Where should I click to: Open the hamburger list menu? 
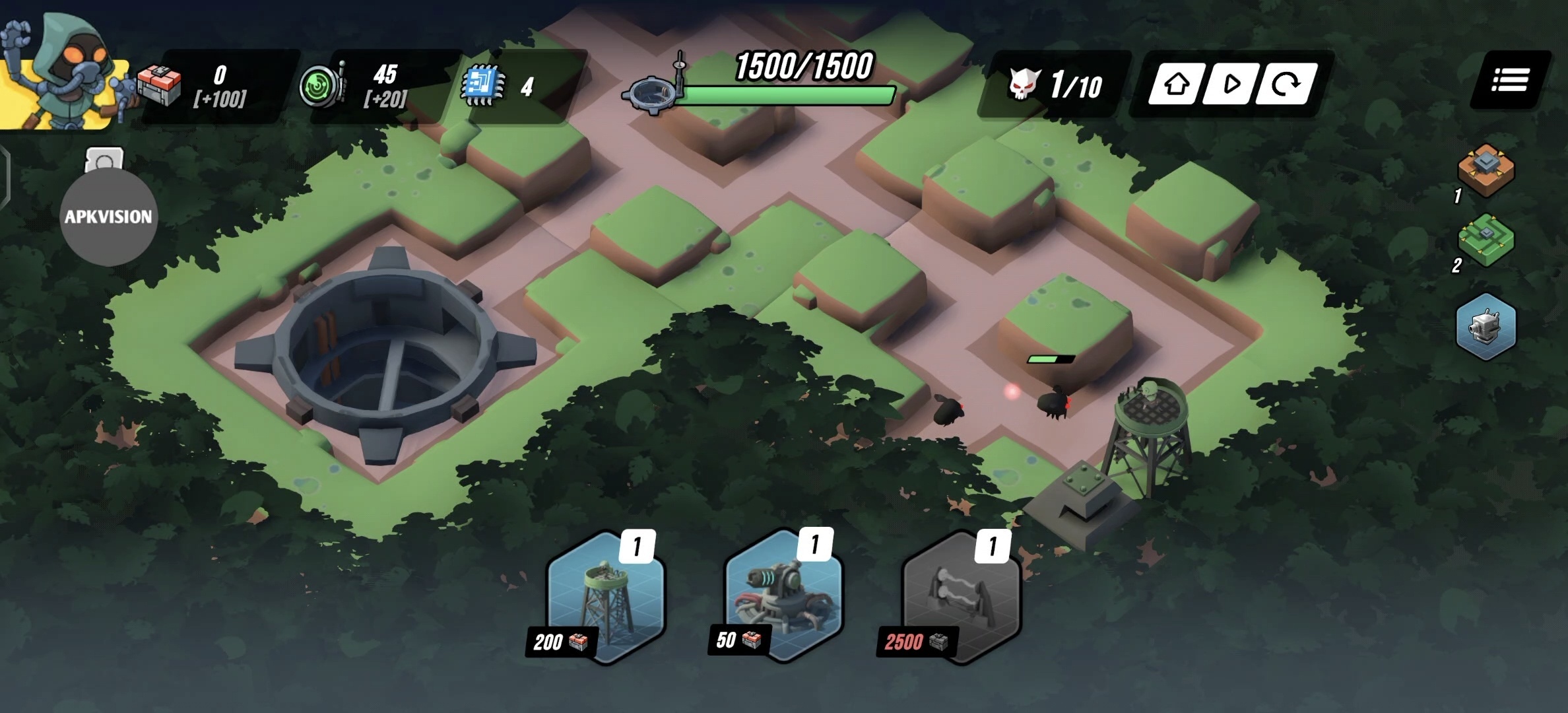(x=1510, y=81)
